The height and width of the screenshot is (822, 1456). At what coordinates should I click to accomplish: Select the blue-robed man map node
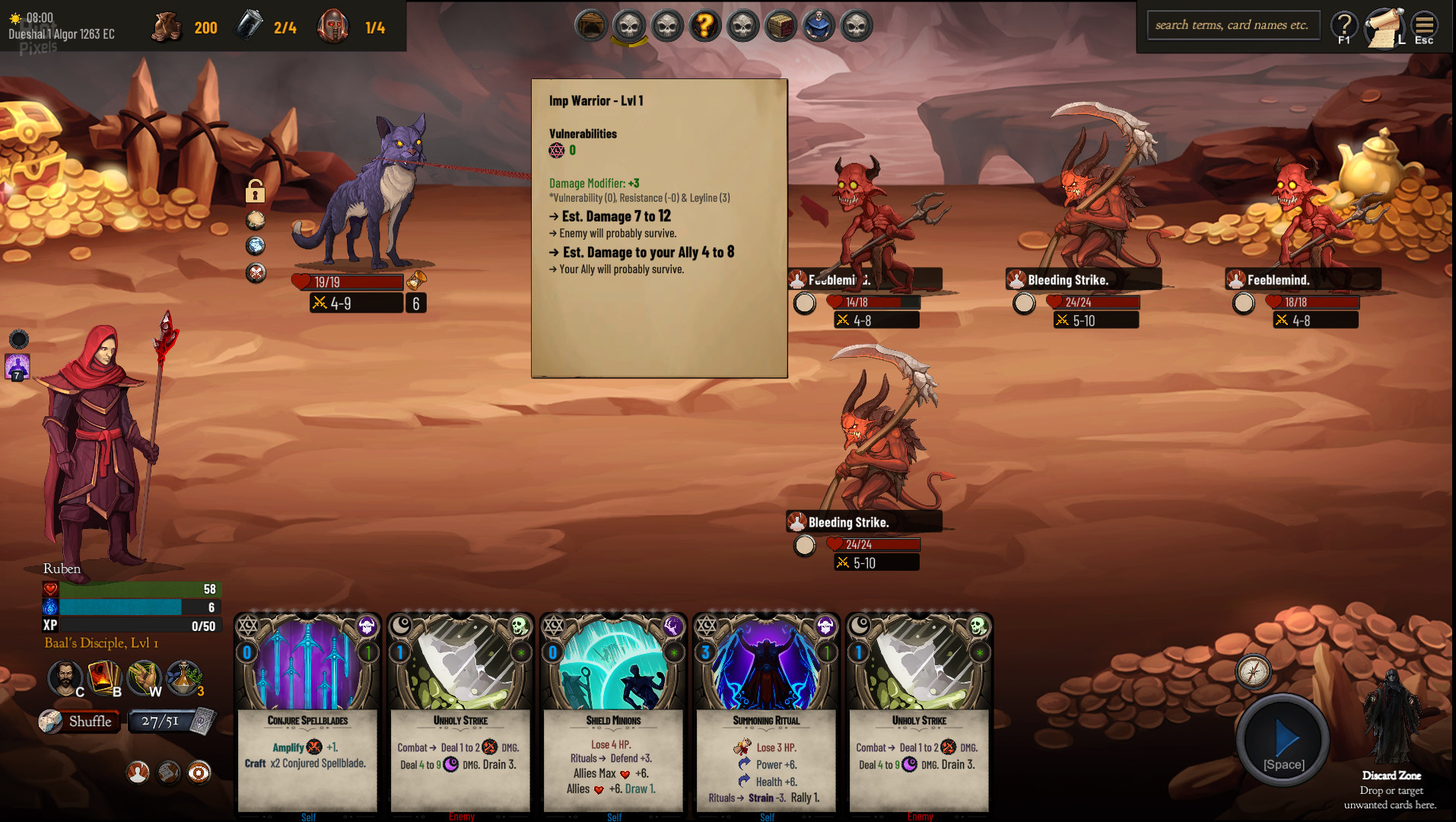point(819,27)
